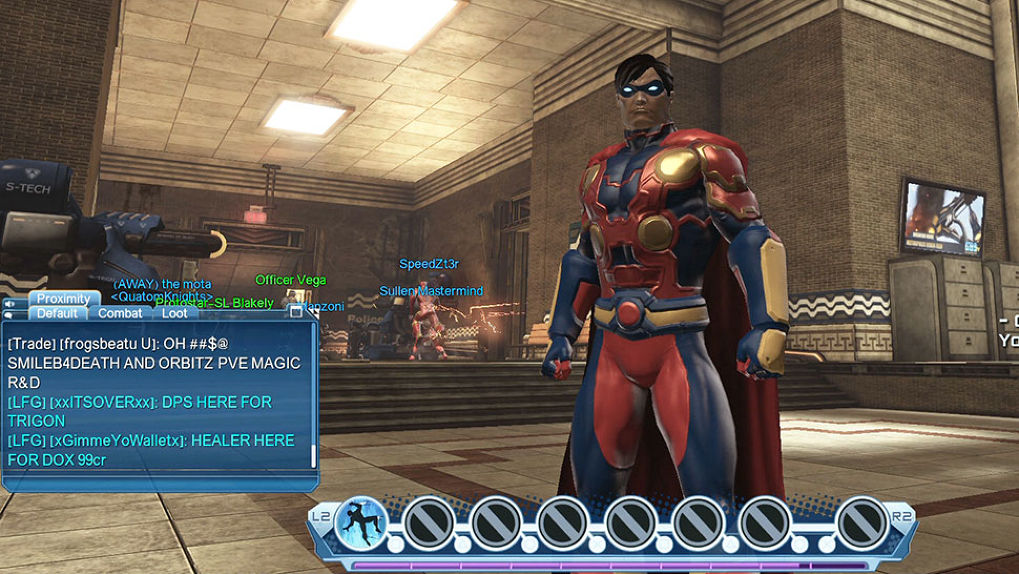Viewport: 1019px width, 574px height.
Task: Click the xGimmeYoWalletx LFG chat message
Action: click(150, 450)
